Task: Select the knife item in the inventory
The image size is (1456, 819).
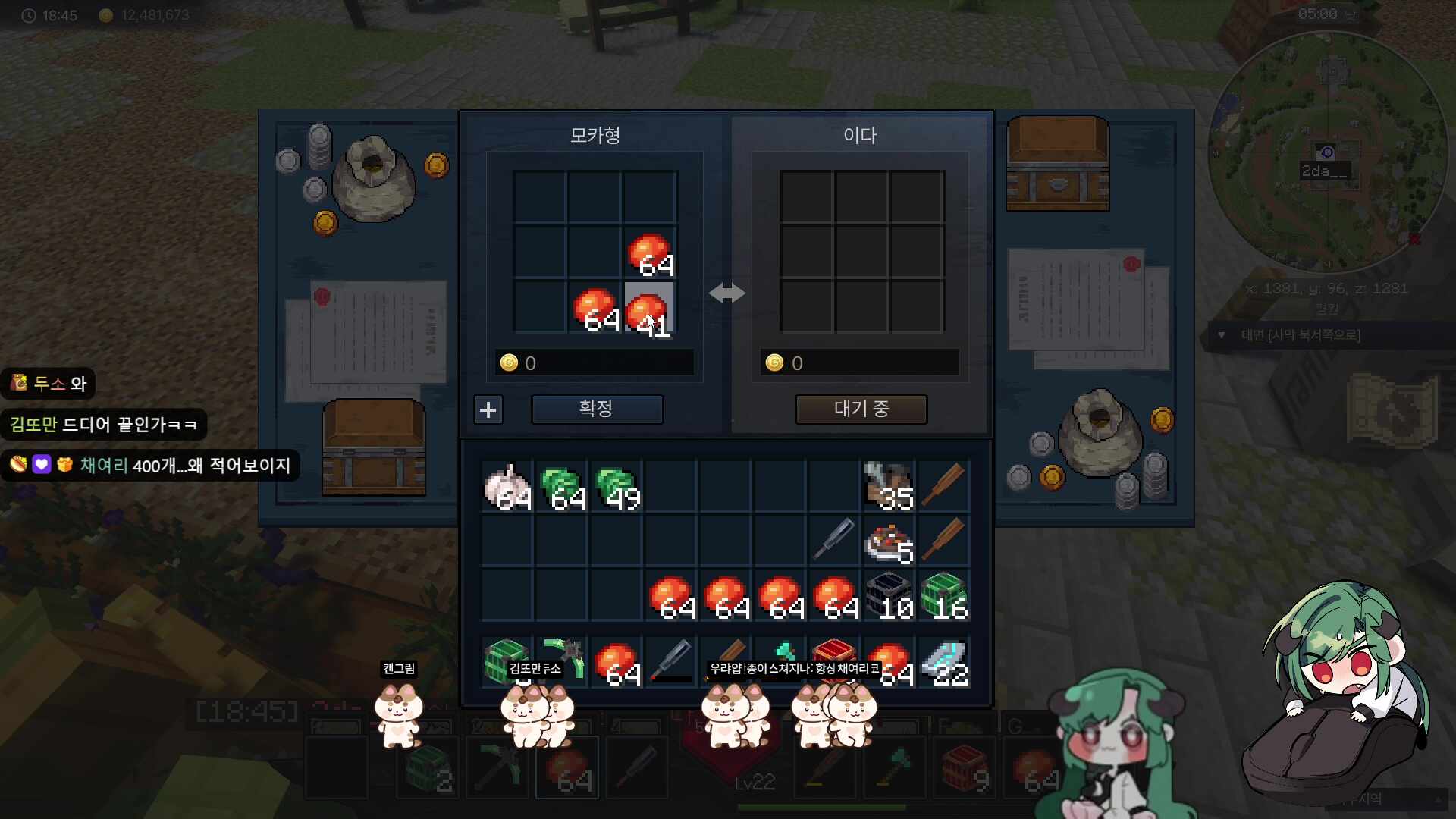Action: pyautogui.click(x=834, y=541)
